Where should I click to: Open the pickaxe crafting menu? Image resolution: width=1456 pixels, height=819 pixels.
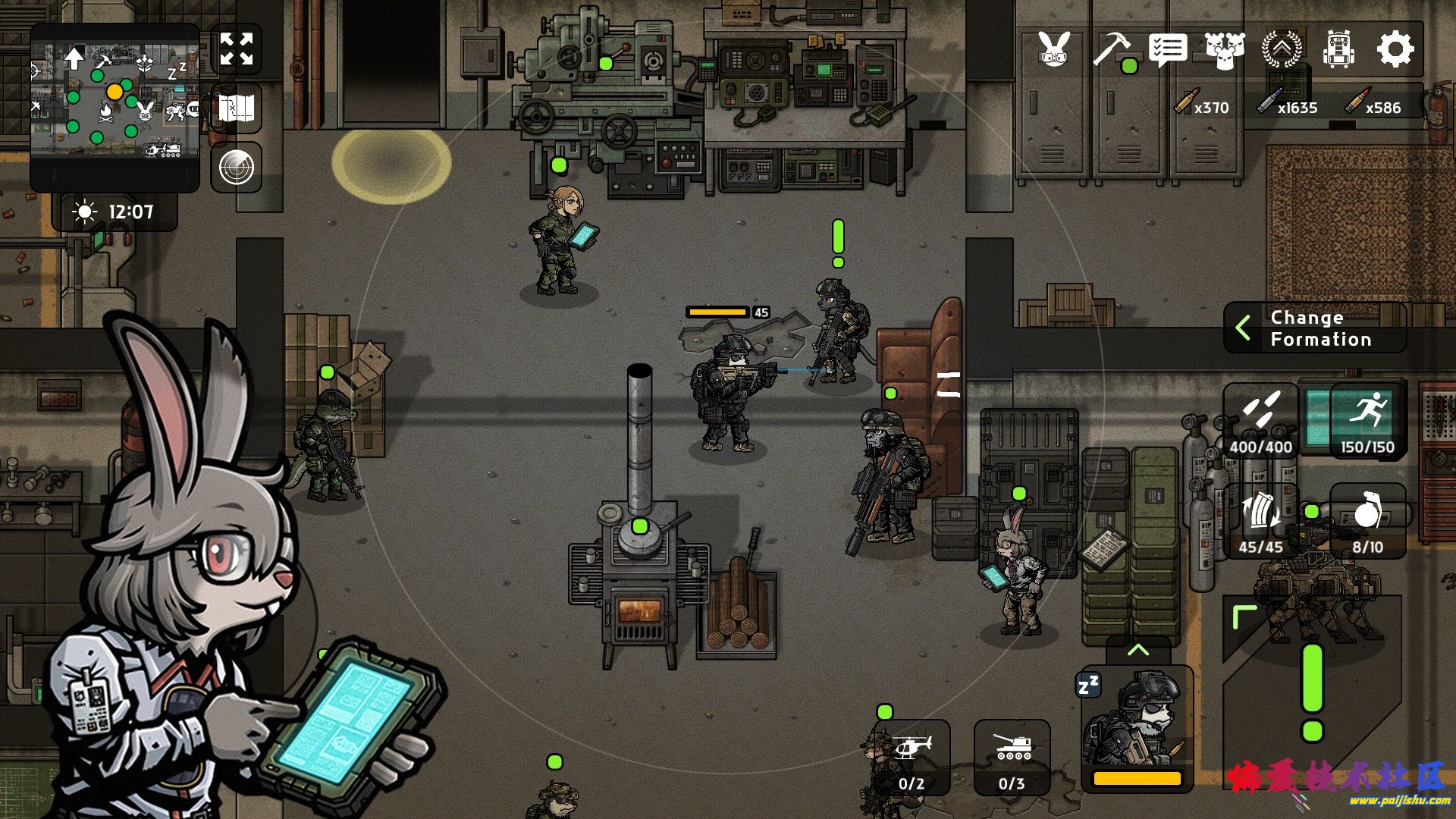[1111, 50]
